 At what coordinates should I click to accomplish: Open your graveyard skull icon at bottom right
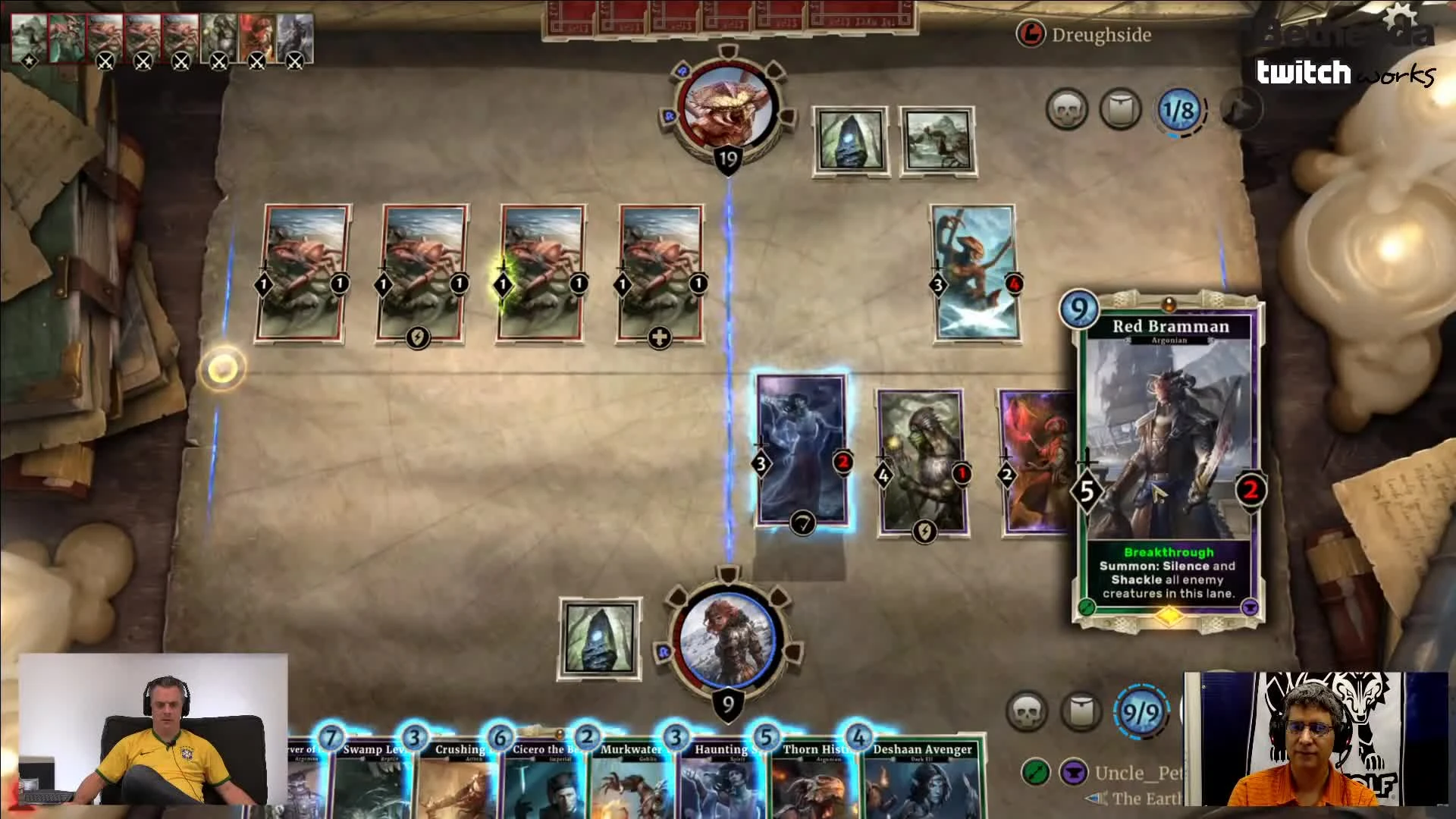click(x=1029, y=713)
